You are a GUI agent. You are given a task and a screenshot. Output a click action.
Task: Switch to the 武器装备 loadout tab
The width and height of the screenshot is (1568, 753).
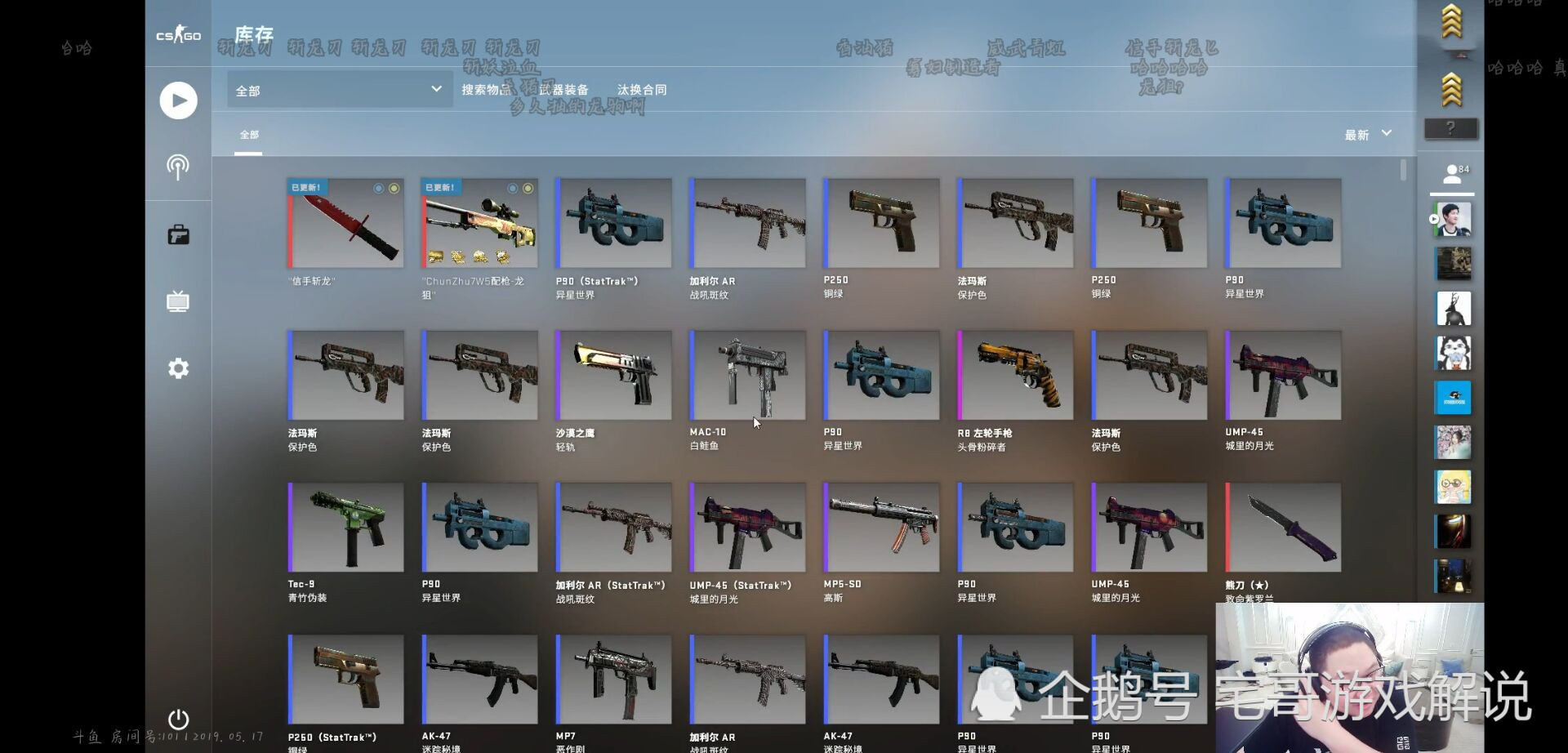[563, 89]
